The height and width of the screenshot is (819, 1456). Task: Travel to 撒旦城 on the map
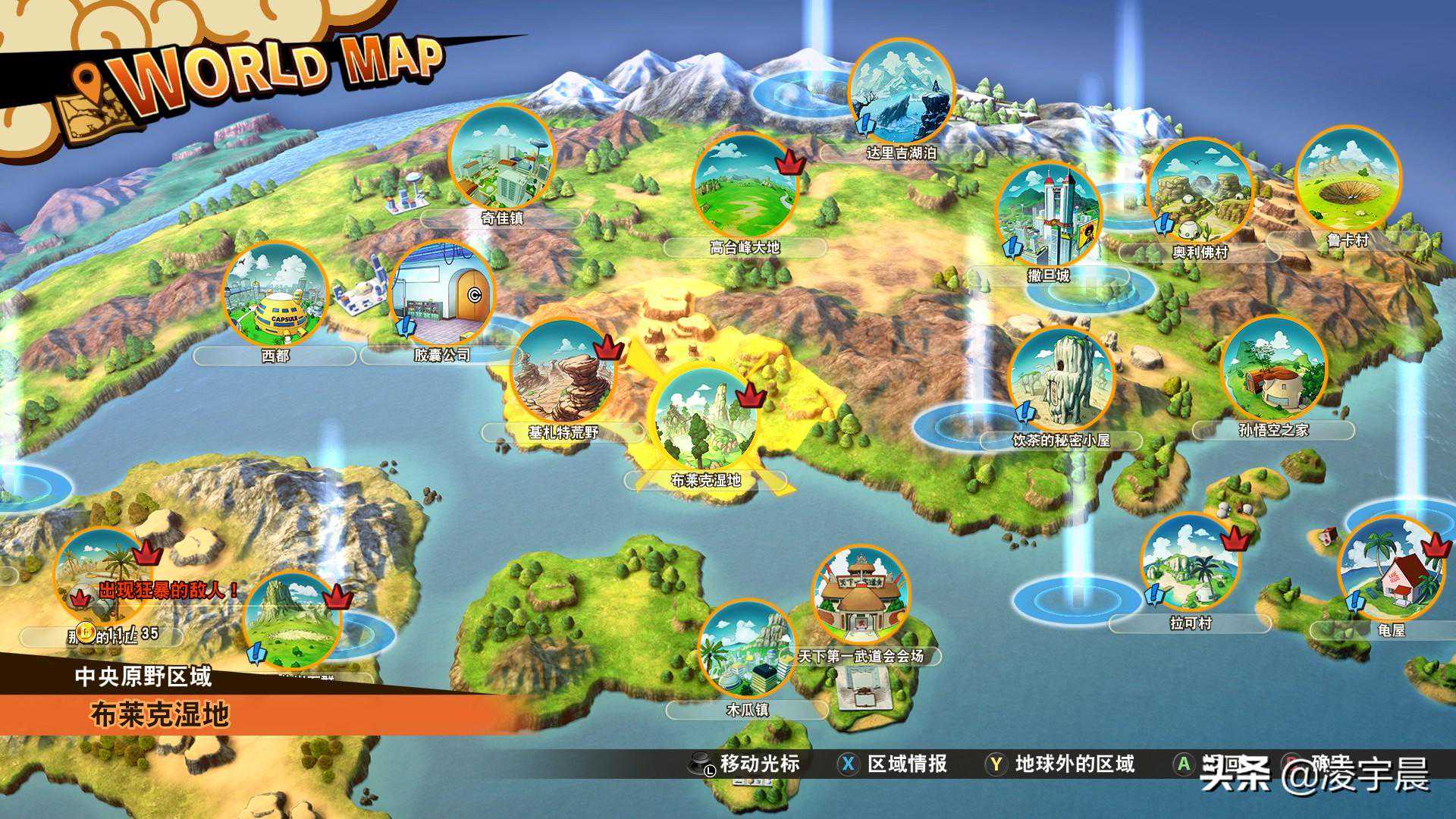pyautogui.click(x=1049, y=215)
